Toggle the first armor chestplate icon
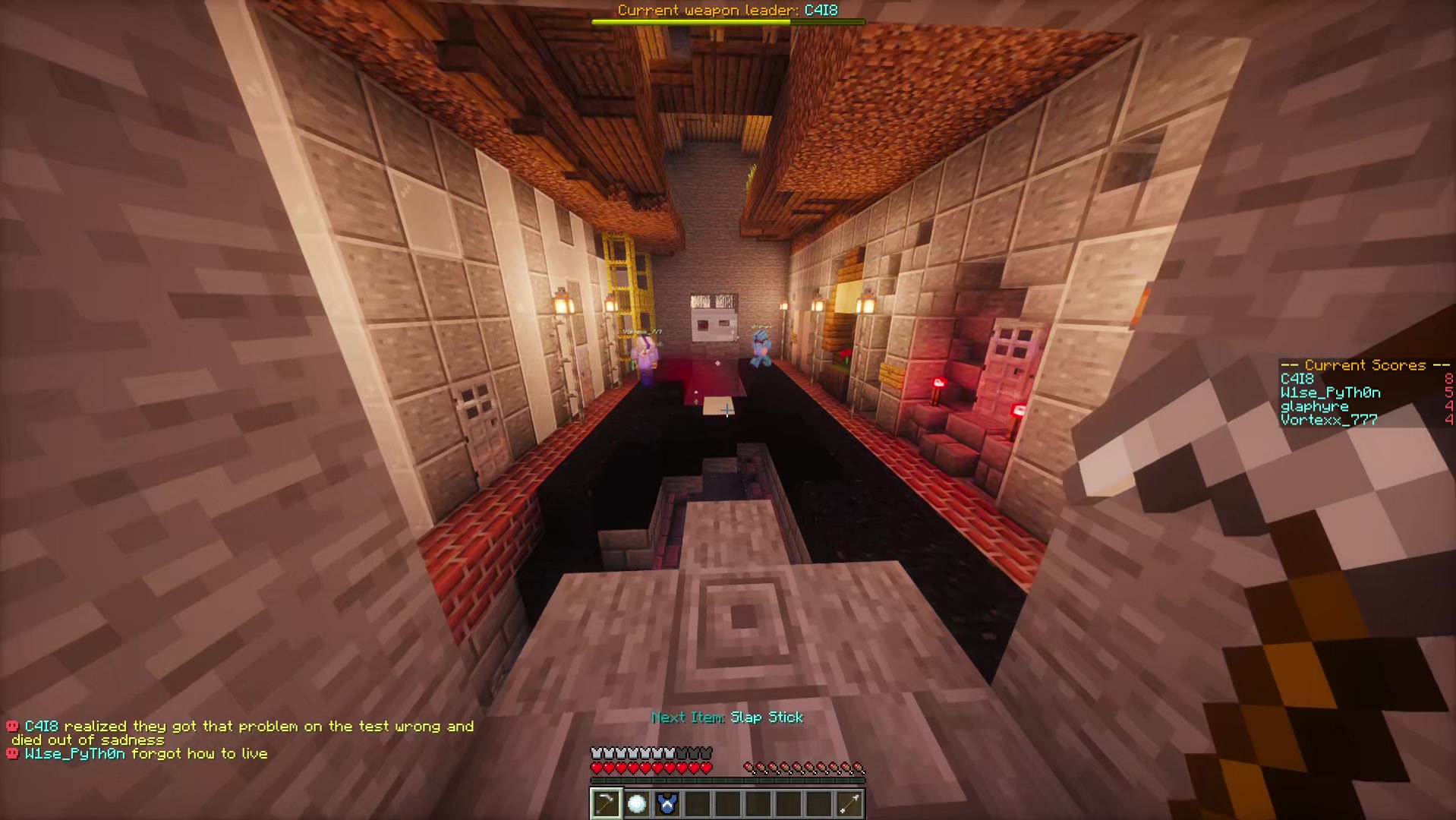Image resolution: width=1456 pixels, height=820 pixels. [597, 752]
